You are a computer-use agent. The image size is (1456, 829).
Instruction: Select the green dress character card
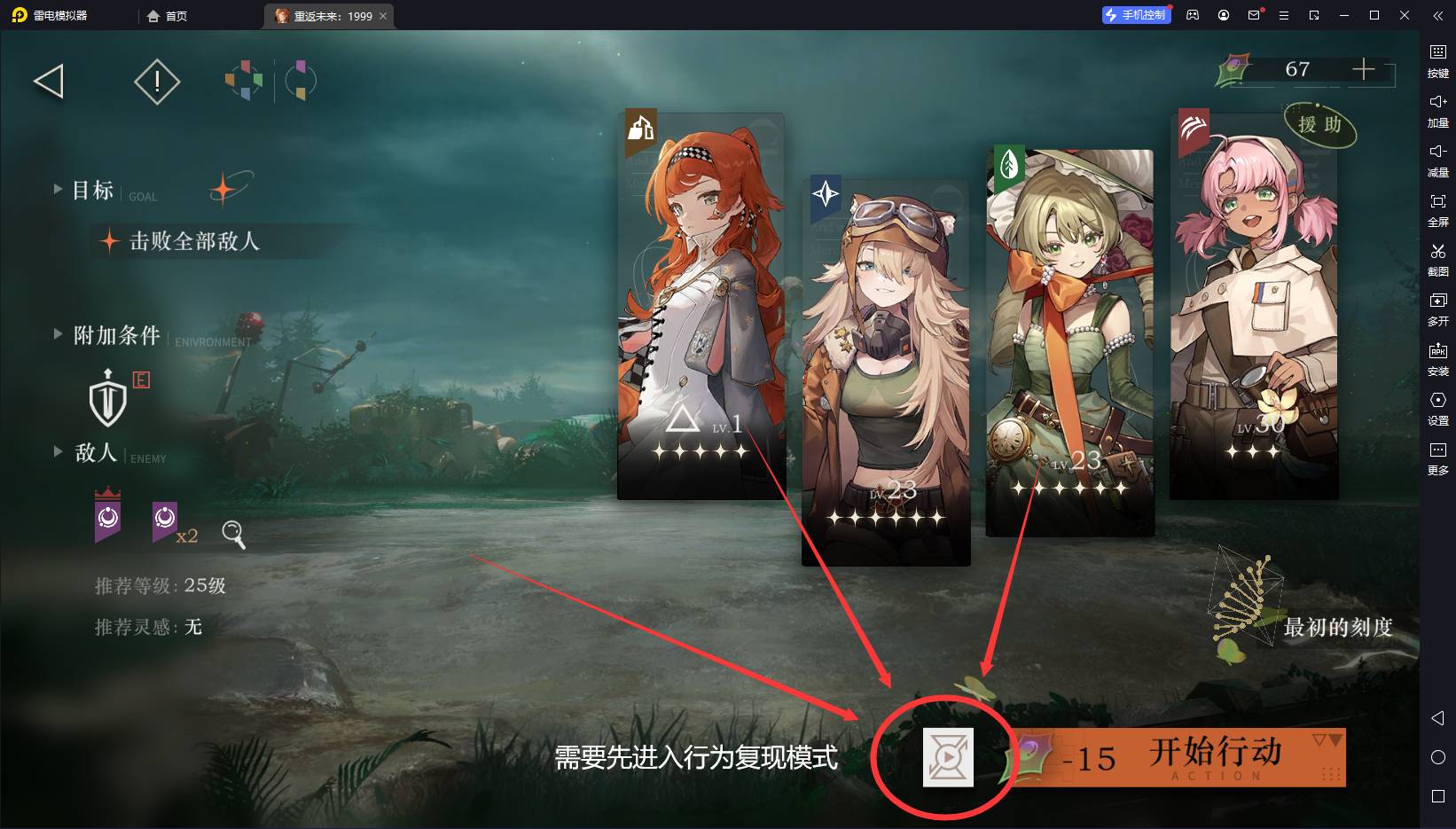coord(1069,341)
